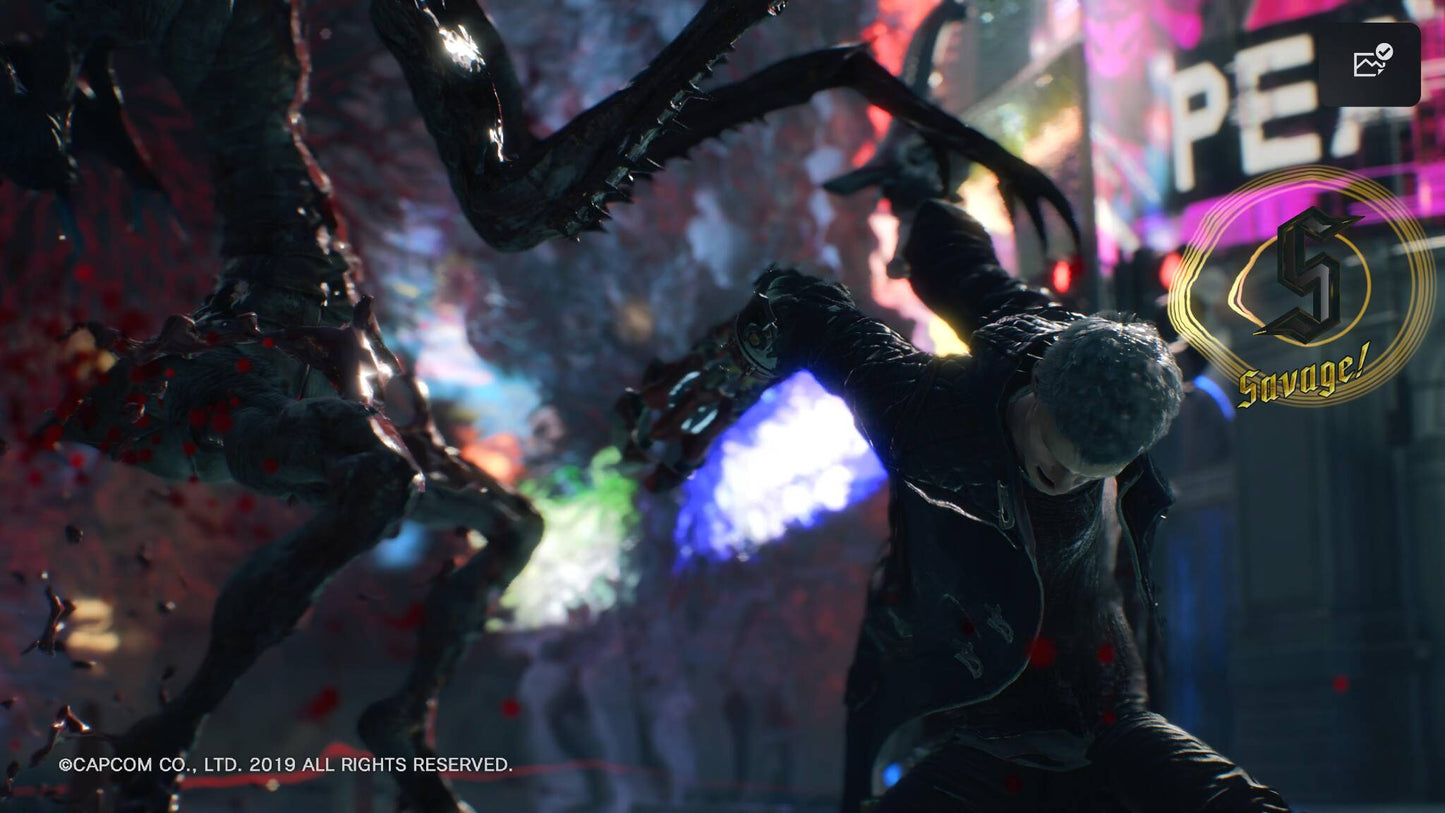The image size is (1445, 813).
Task: Click the CAPCOM copyright text
Action: [130, 764]
